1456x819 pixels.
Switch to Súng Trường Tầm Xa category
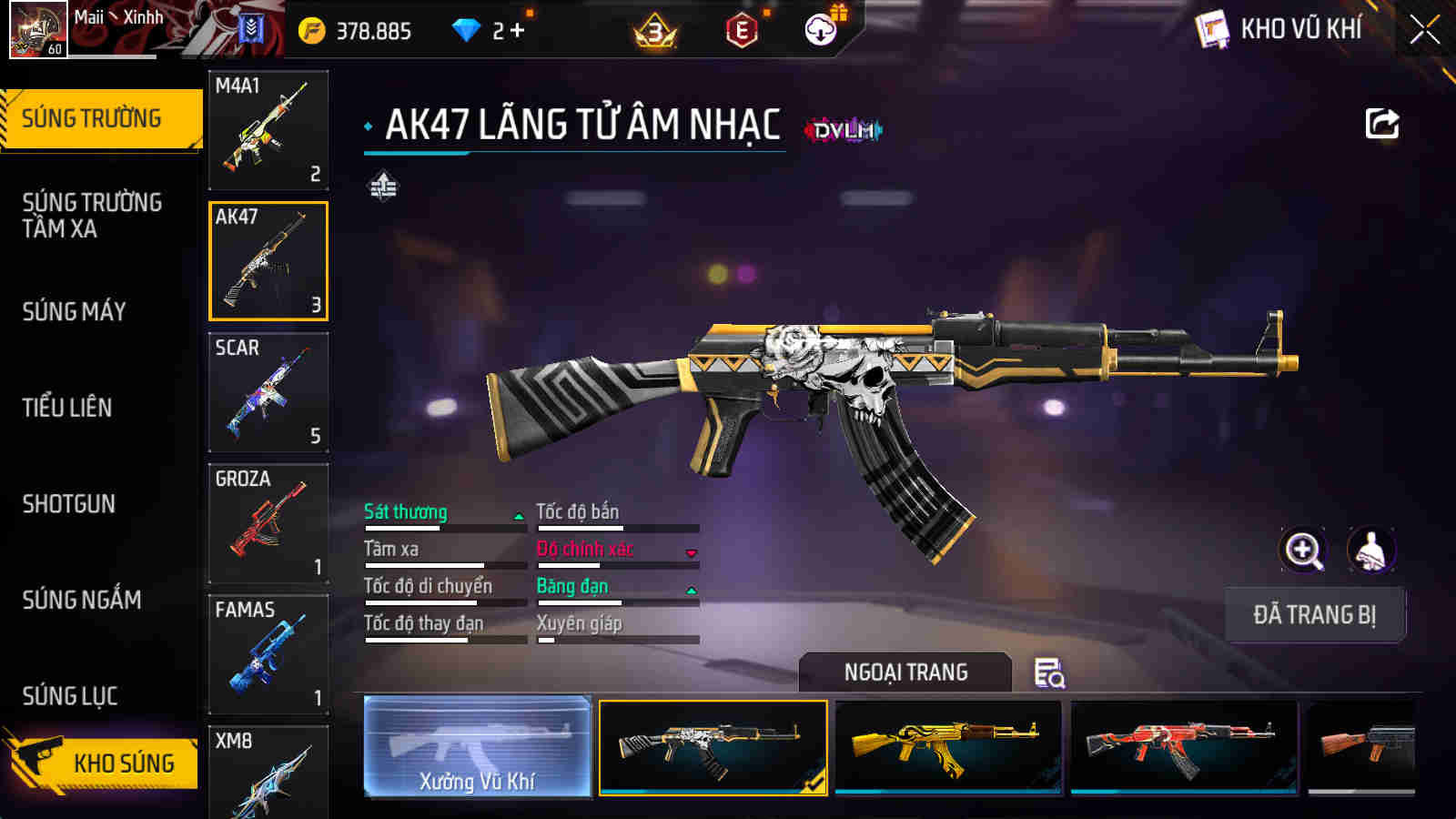pyautogui.click(x=92, y=216)
